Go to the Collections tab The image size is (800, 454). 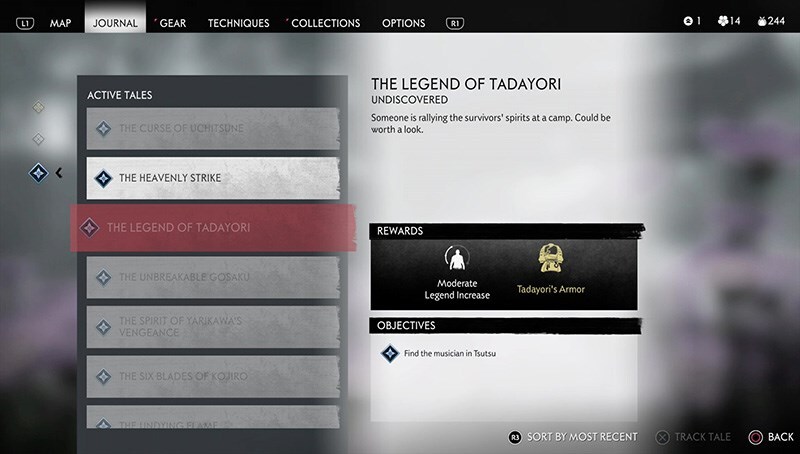click(x=326, y=23)
